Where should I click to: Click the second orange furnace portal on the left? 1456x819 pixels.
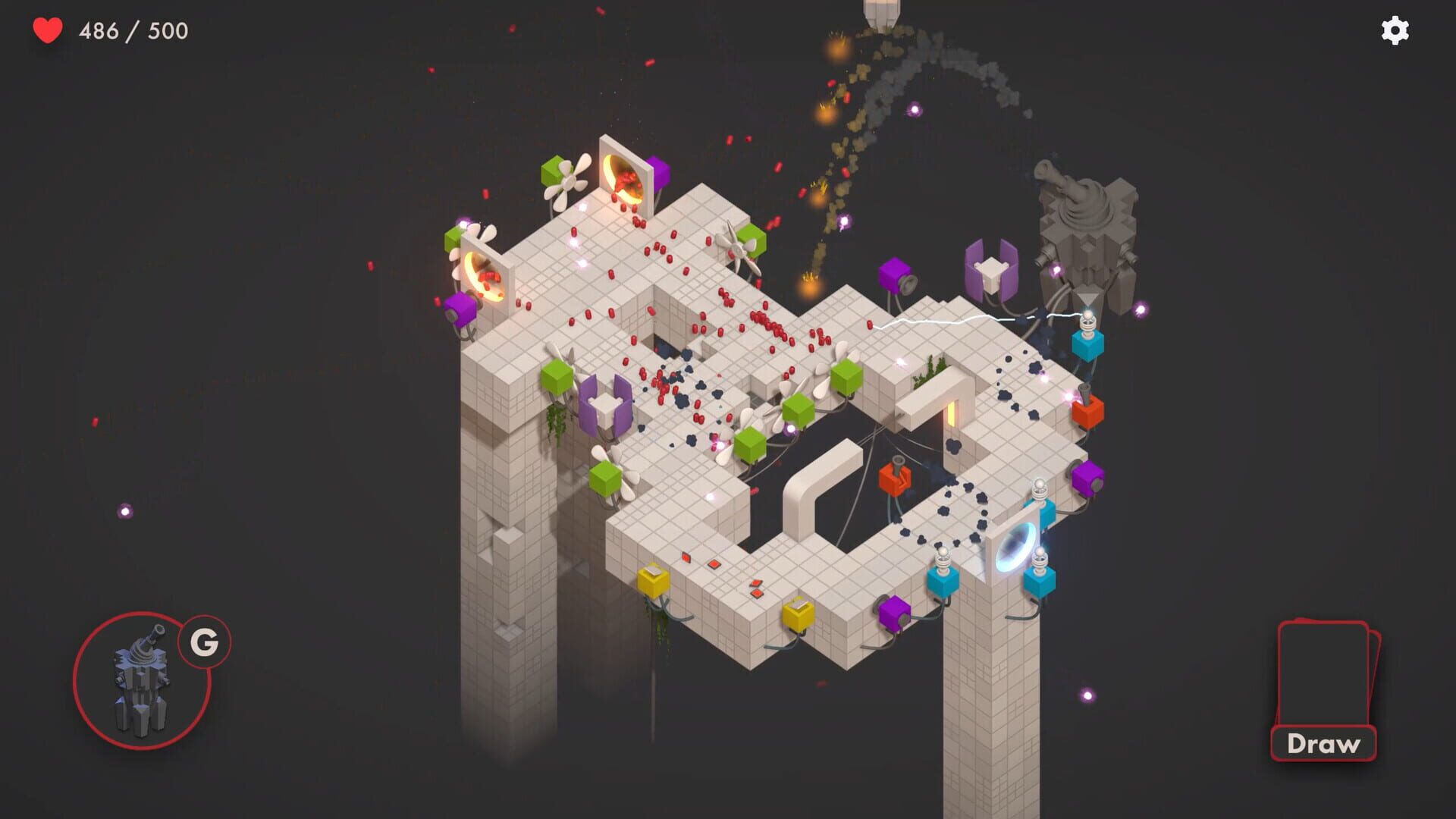485,277
